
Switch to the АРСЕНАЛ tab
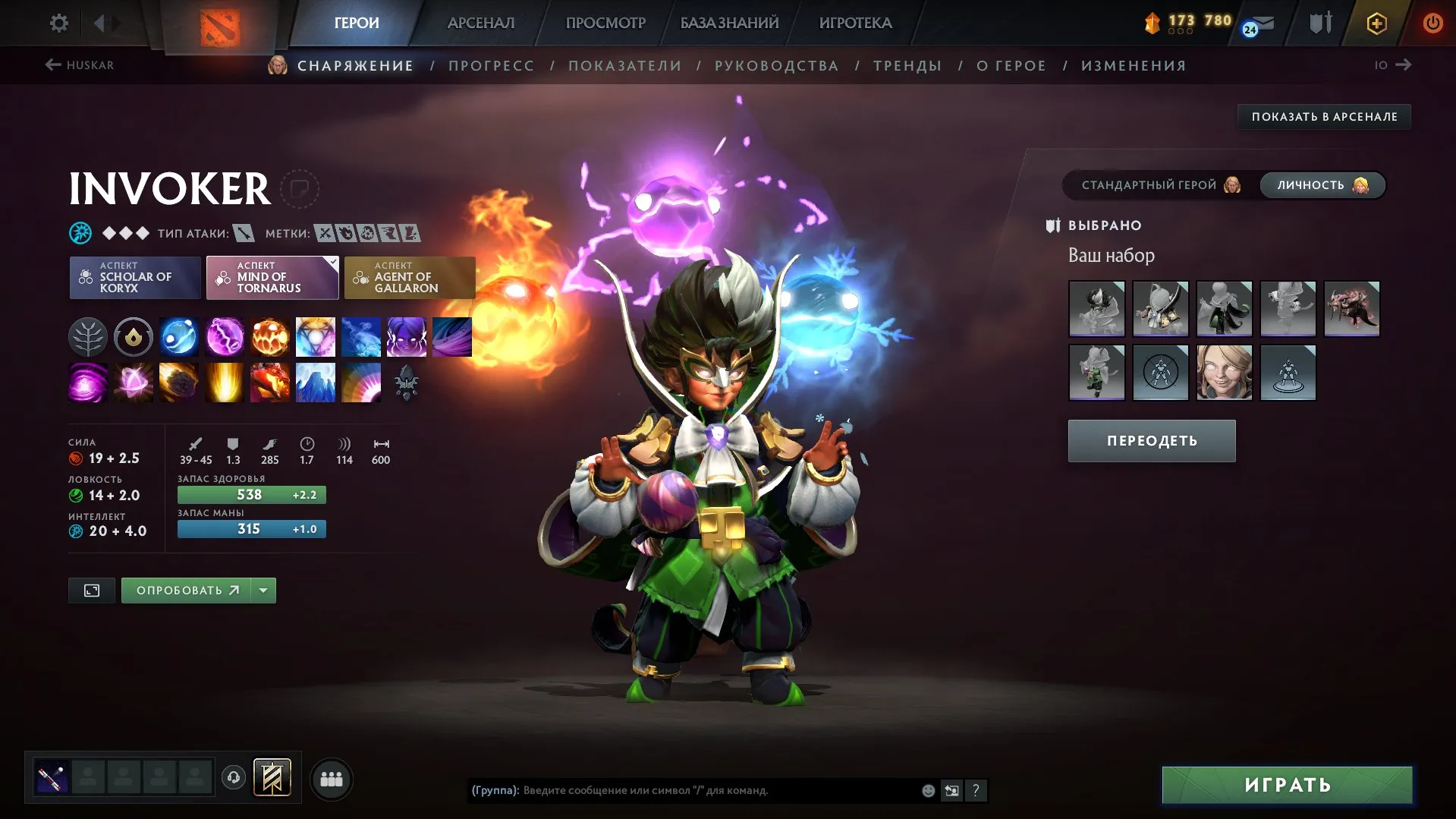(482, 23)
